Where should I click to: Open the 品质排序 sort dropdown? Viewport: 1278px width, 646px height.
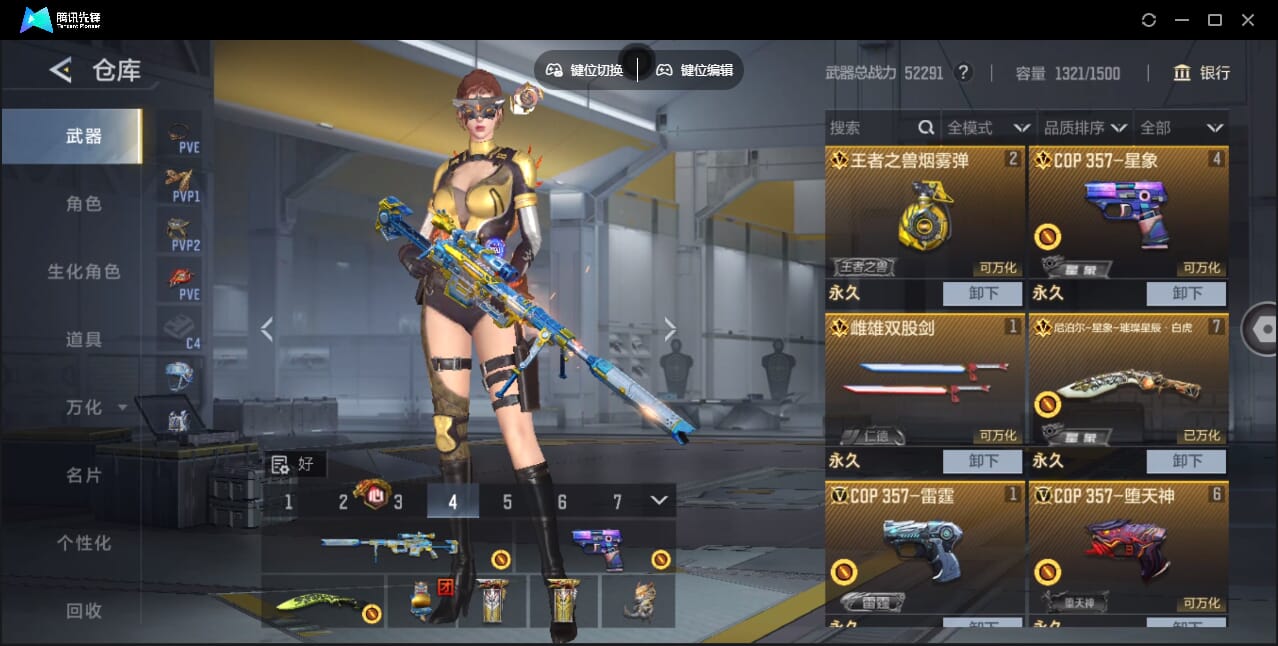1085,128
